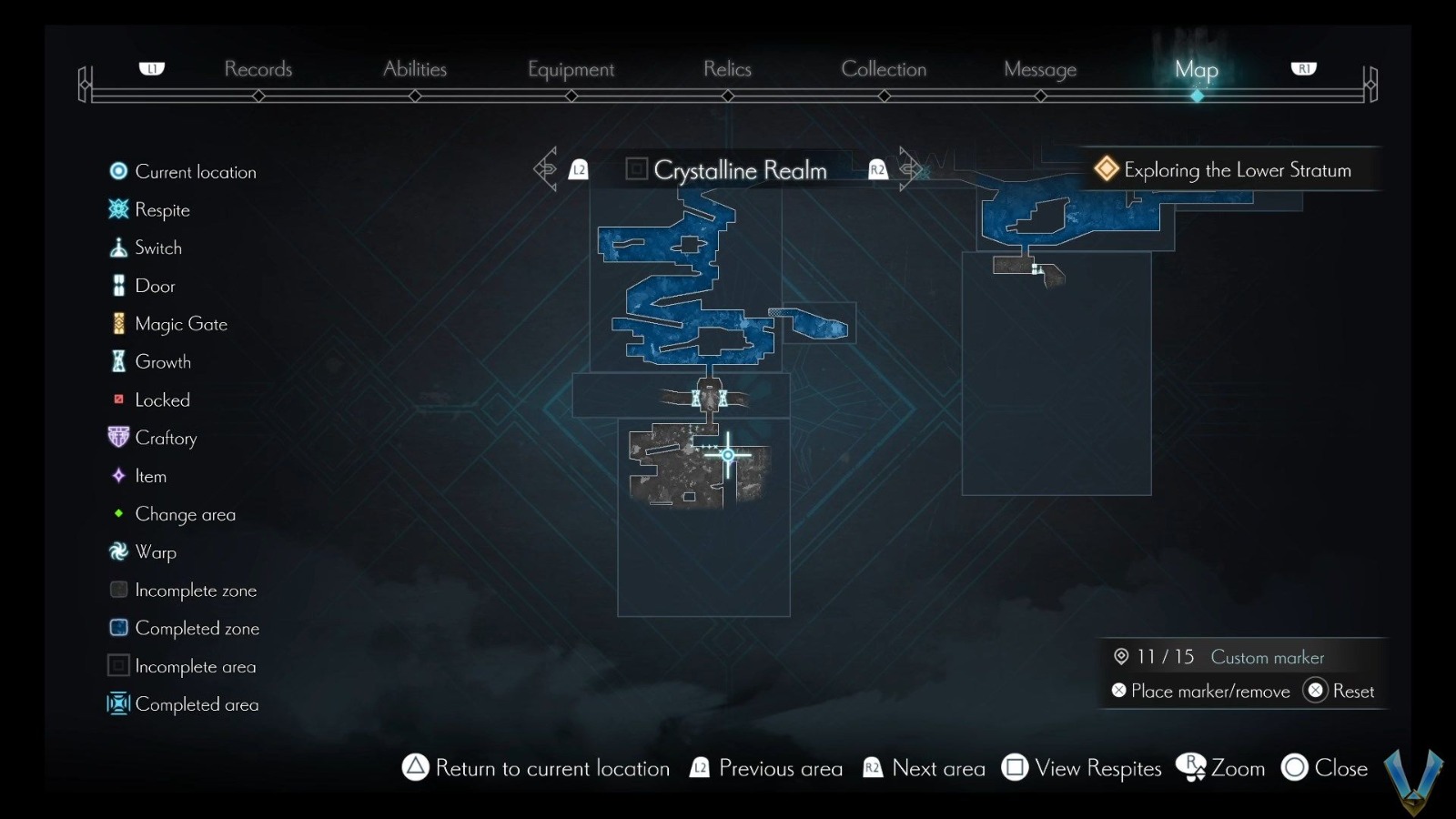Screen dimensions: 1456x819
Task: Switch to the Equipment tab
Action: tap(571, 69)
